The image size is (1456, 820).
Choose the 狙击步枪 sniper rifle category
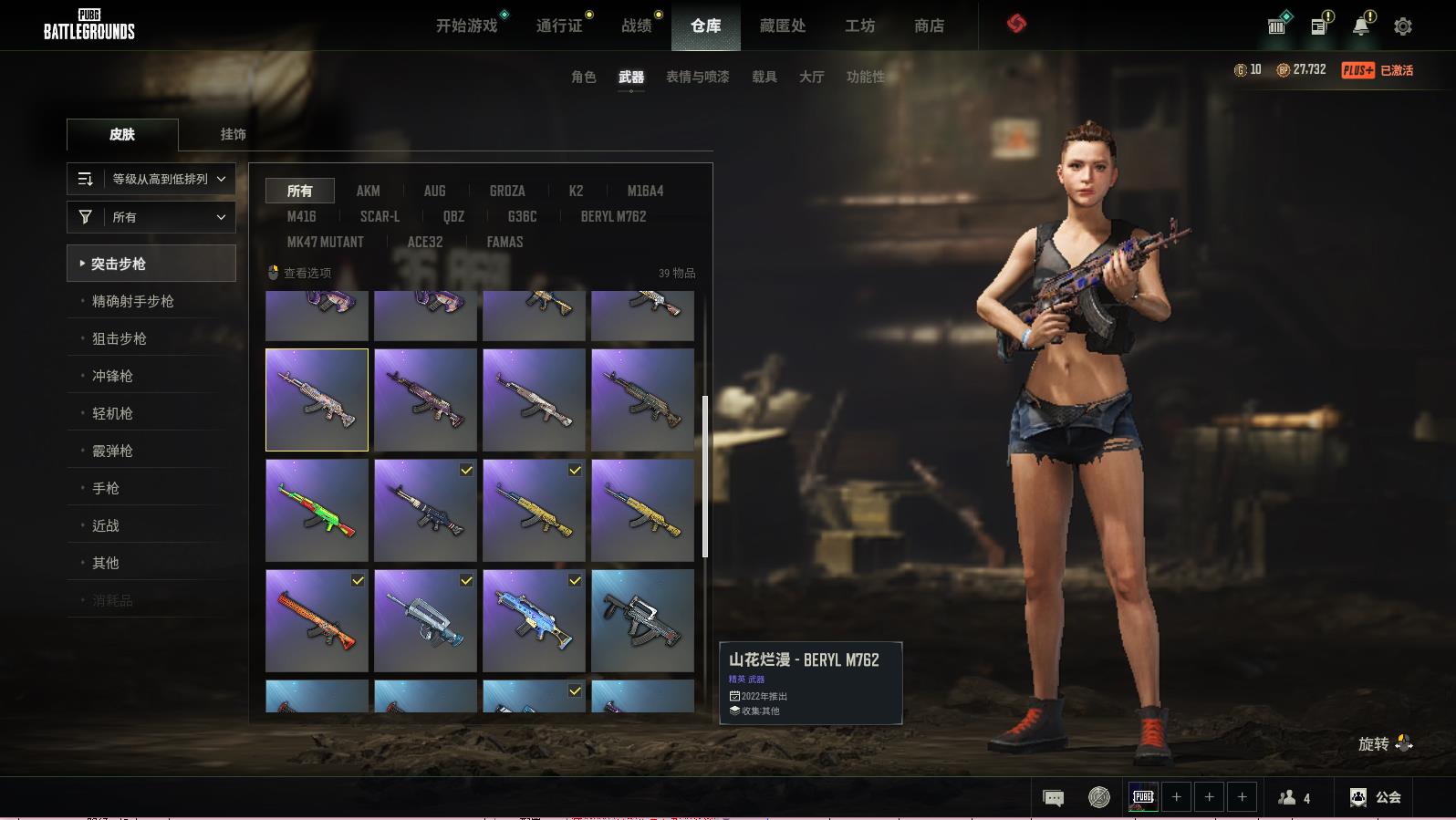click(x=120, y=338)
